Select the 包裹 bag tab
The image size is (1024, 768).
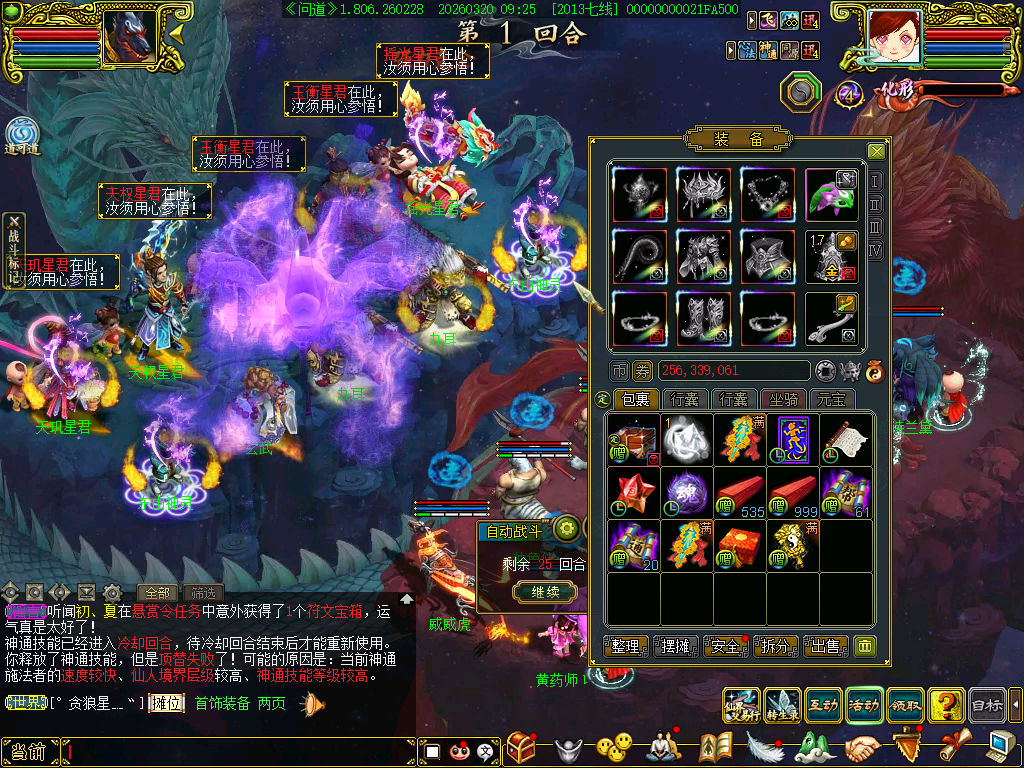(x=636, y=399)
